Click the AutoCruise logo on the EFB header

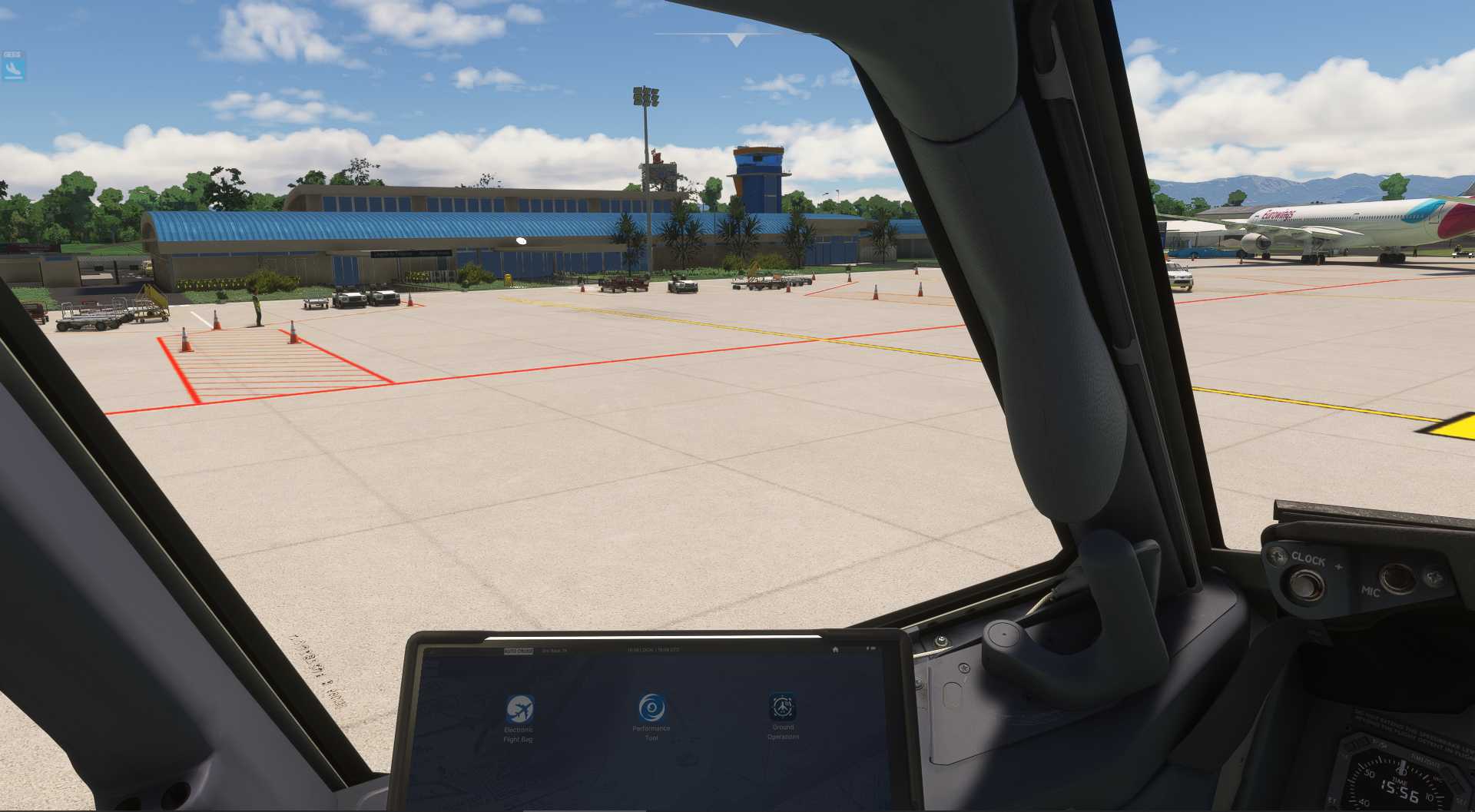click(519, 649)
